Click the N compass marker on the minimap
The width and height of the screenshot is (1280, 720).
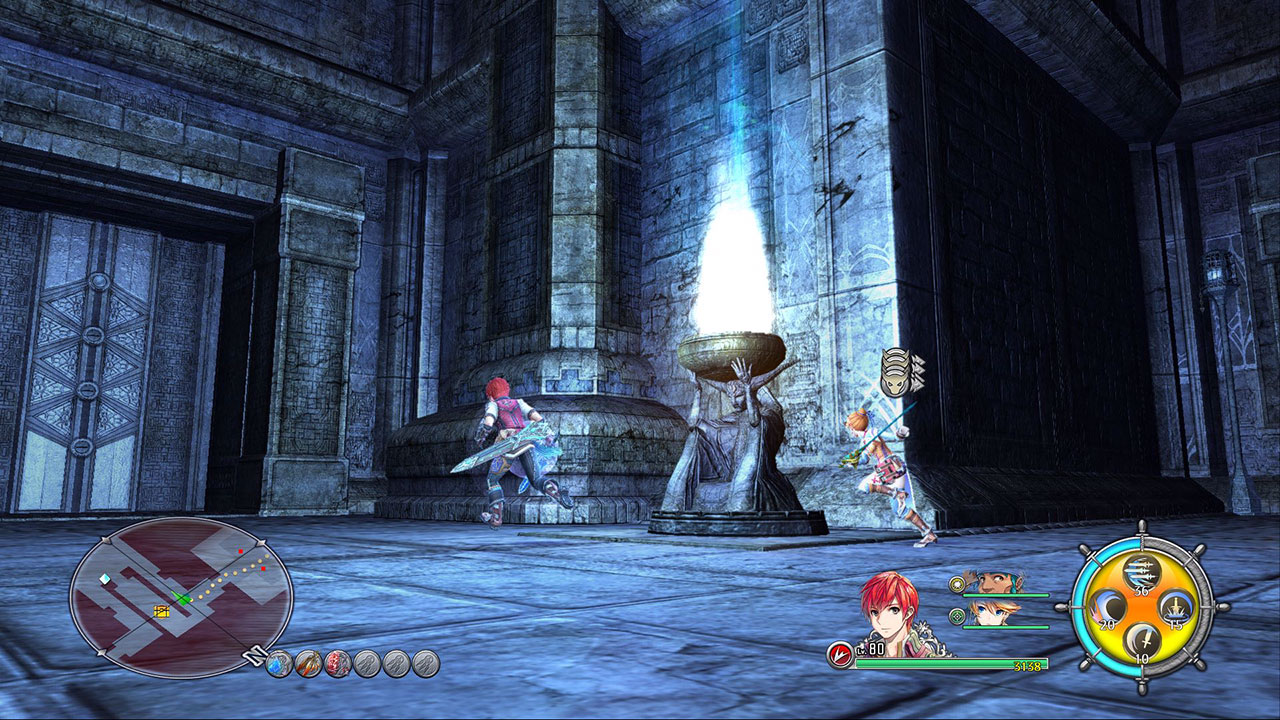(255, 656)
